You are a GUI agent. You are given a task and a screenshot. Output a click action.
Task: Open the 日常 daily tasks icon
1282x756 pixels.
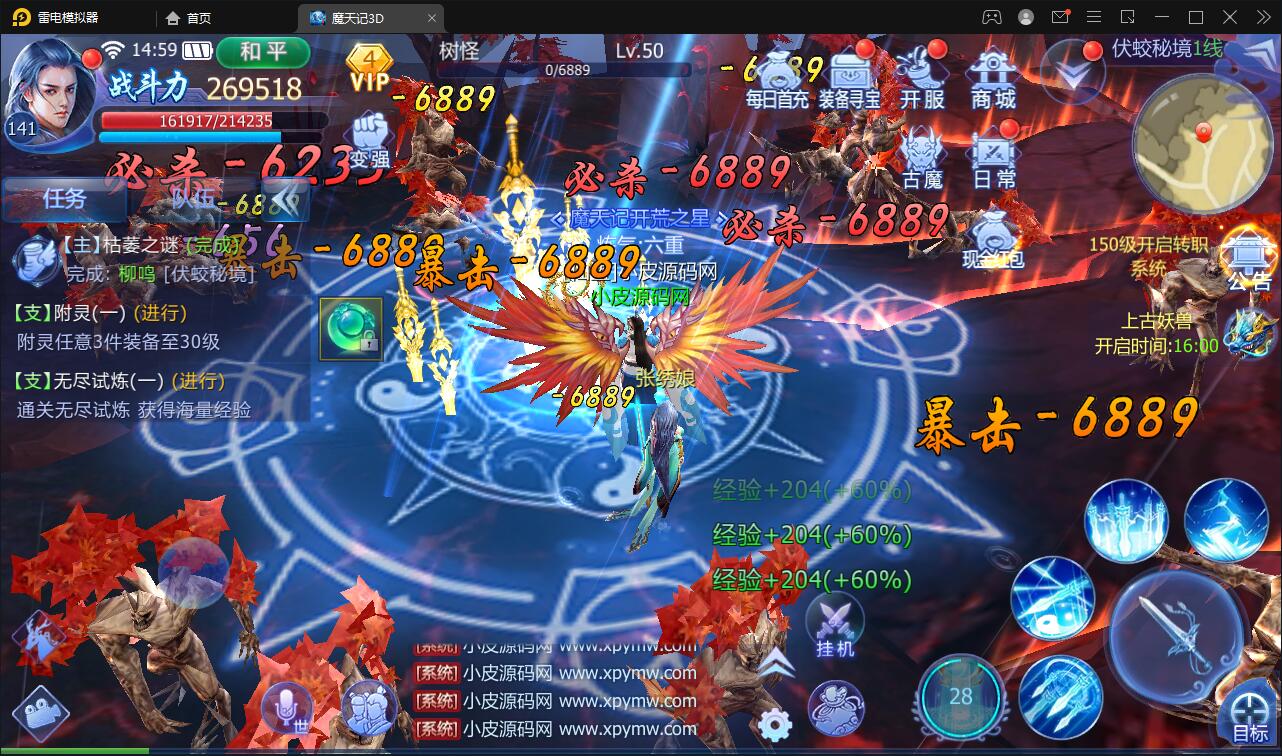[x=993, y=150]
